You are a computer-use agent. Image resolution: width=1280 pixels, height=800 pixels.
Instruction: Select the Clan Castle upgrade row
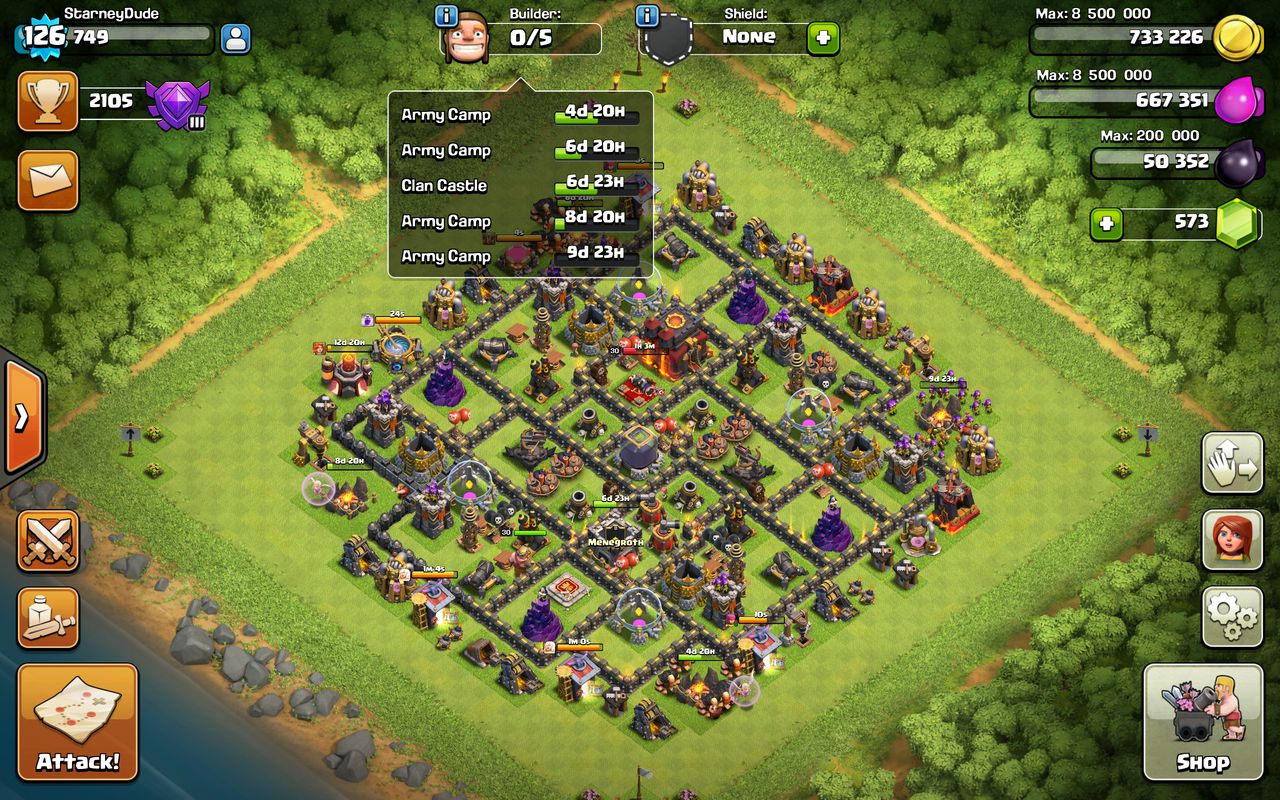pyautogui.click(x=520, y=186)
